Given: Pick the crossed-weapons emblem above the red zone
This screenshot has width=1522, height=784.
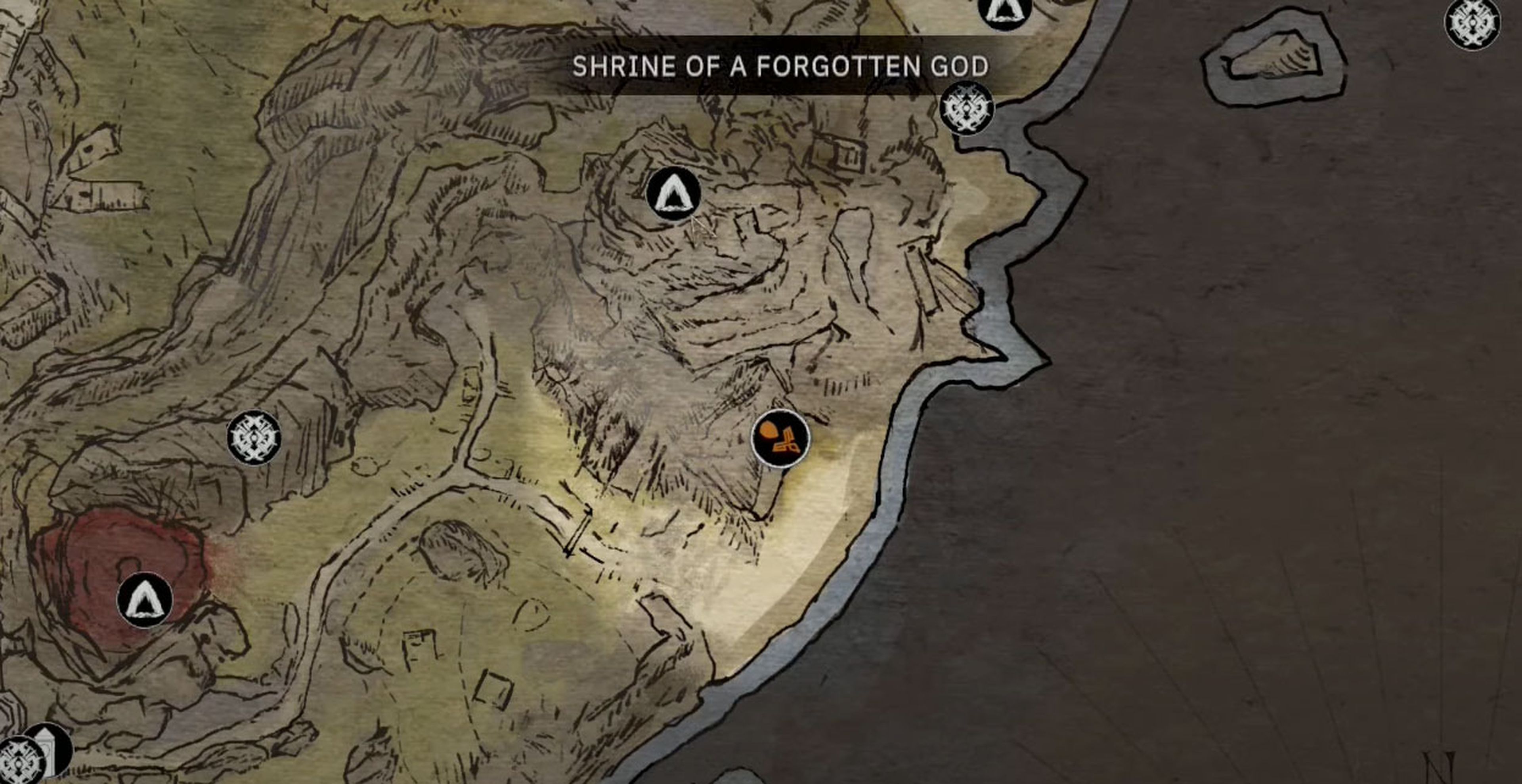Looking at the screenshot, I should coord(254,437).
